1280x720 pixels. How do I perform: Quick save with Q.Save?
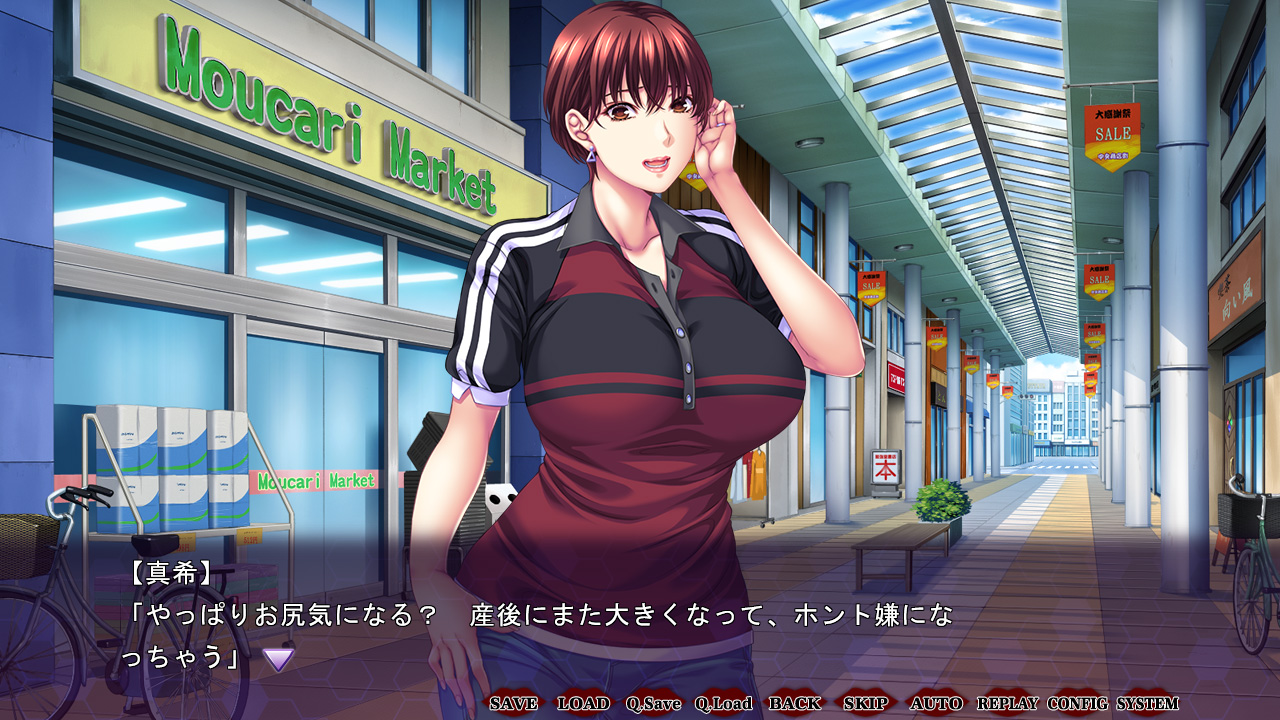(653, 703)
